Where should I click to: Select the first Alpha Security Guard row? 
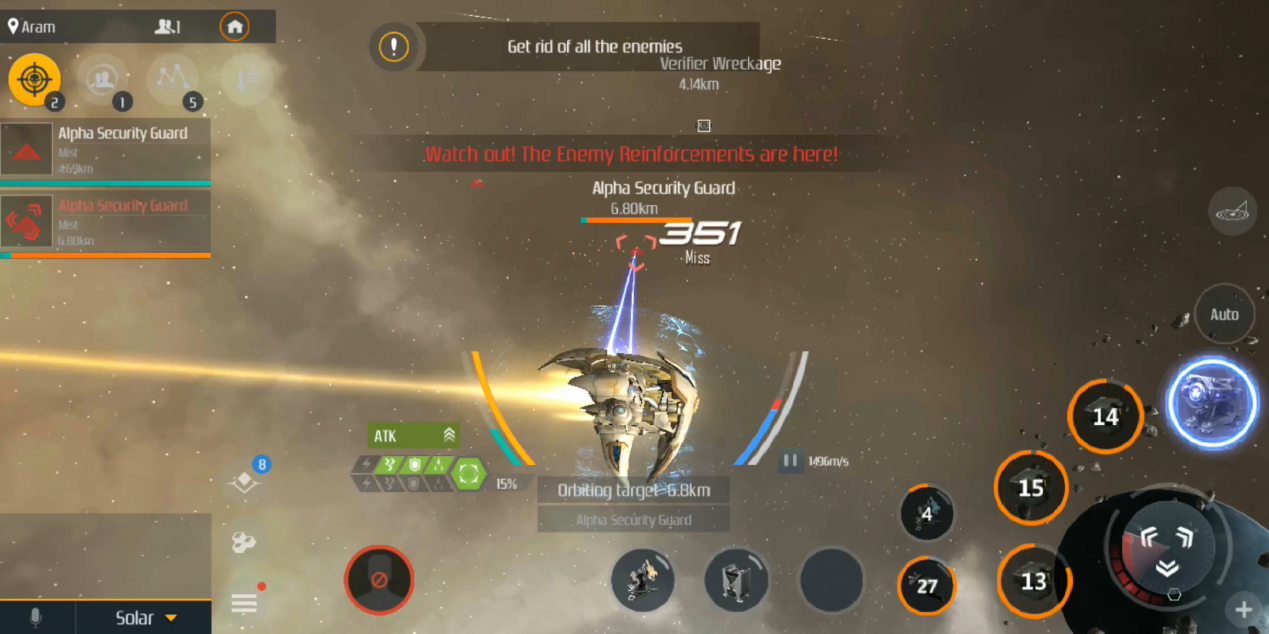click(105, 149)
